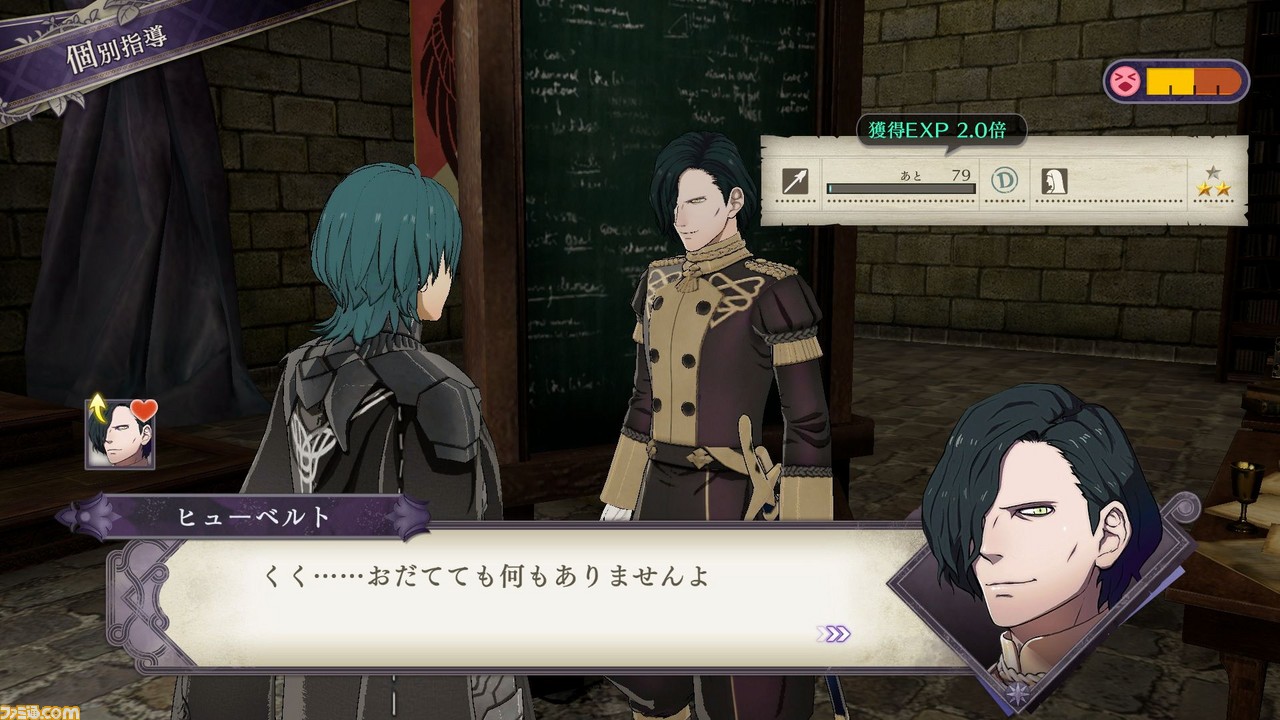Image resolution: width=1280 pixels, height=720 pixels.
Task: Expand the dotted row under the lance icon
Action: click(x=797, y=201)
